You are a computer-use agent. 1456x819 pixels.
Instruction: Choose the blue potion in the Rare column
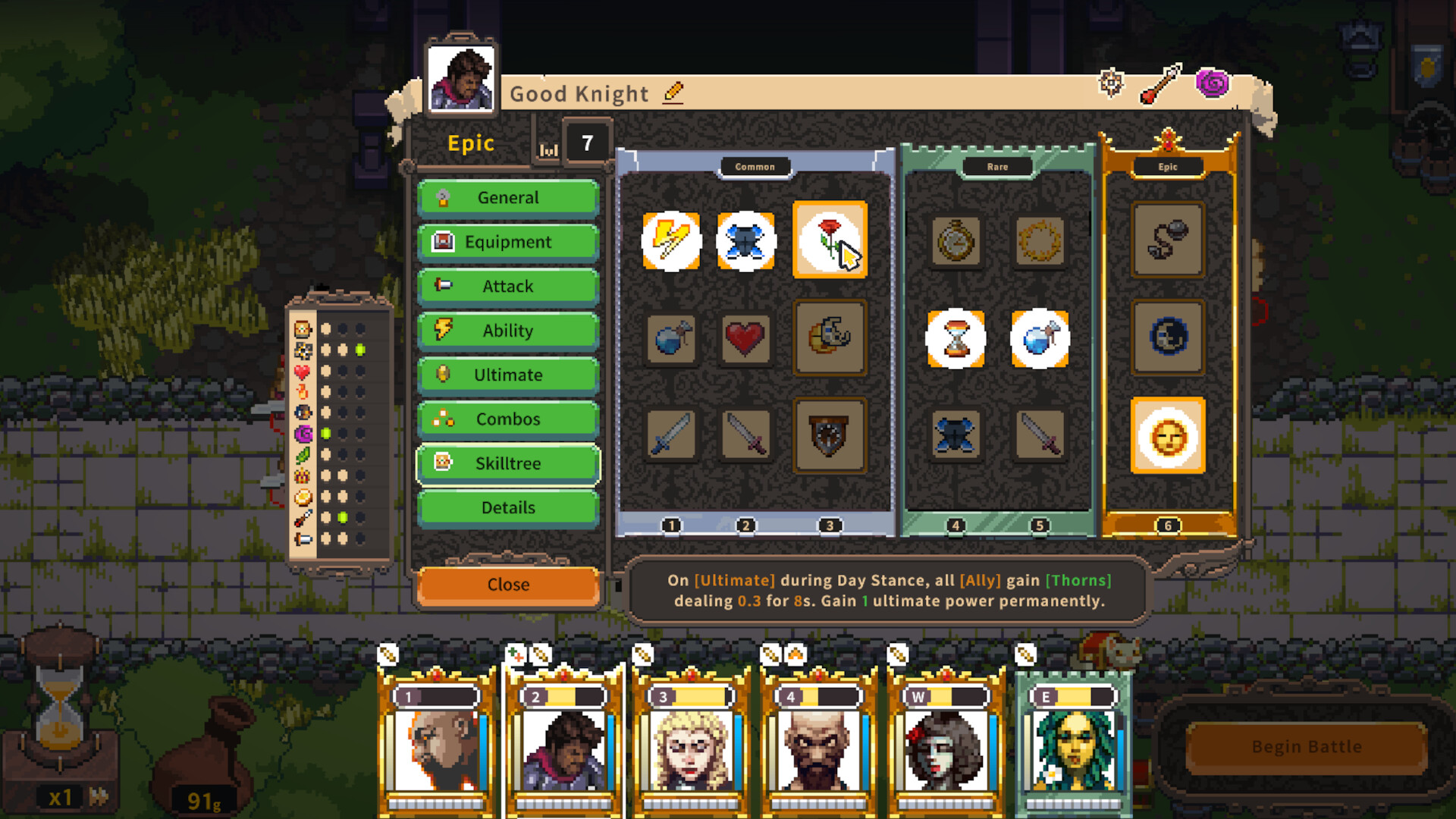(1040, 339)
